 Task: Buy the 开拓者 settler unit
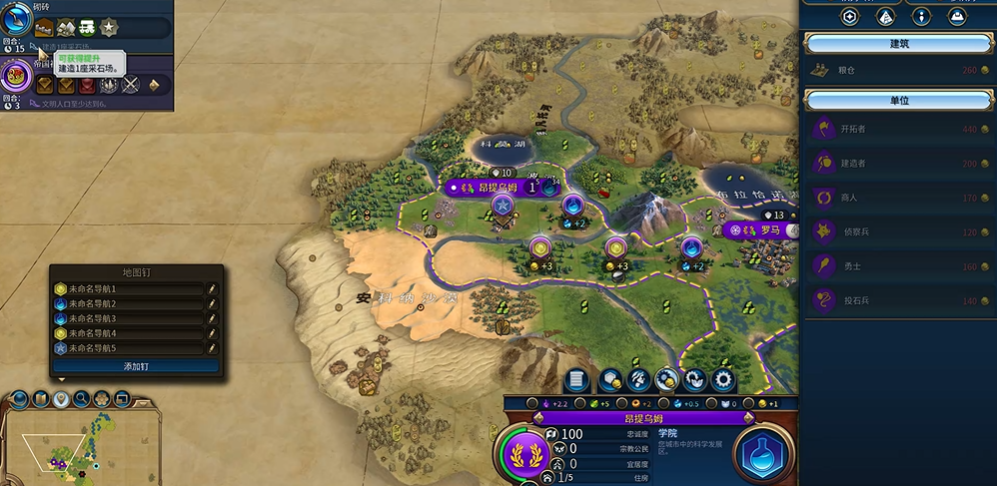click(x=898, y=129)
